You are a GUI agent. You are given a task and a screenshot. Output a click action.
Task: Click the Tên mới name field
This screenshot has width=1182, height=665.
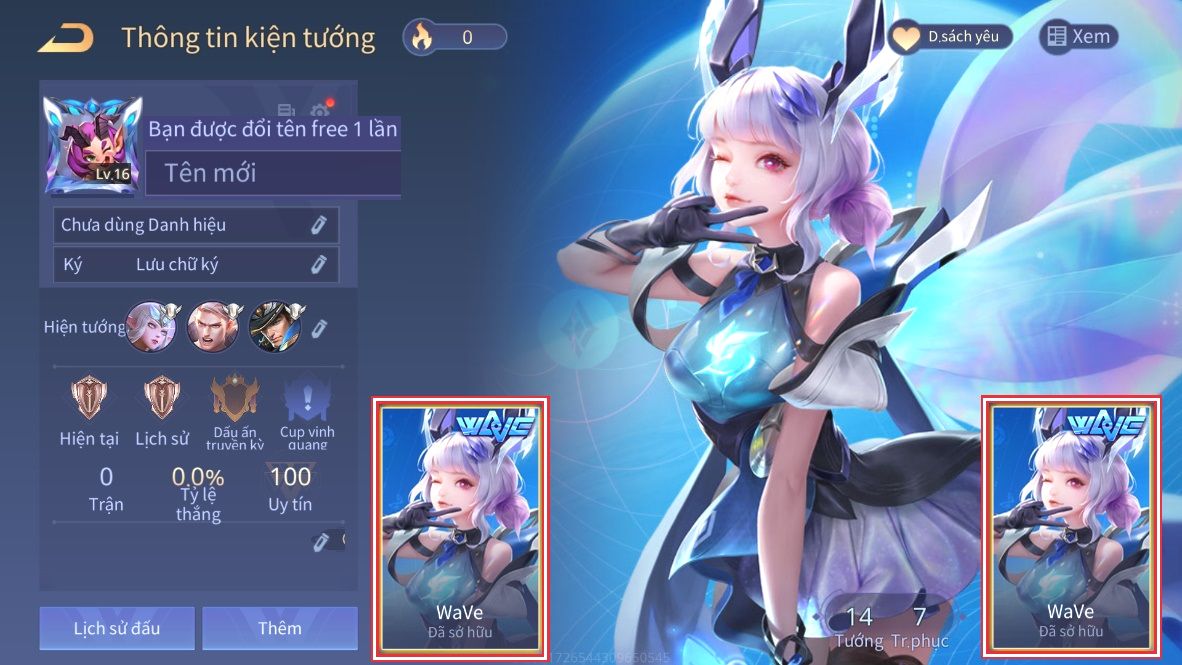[273, 173]
